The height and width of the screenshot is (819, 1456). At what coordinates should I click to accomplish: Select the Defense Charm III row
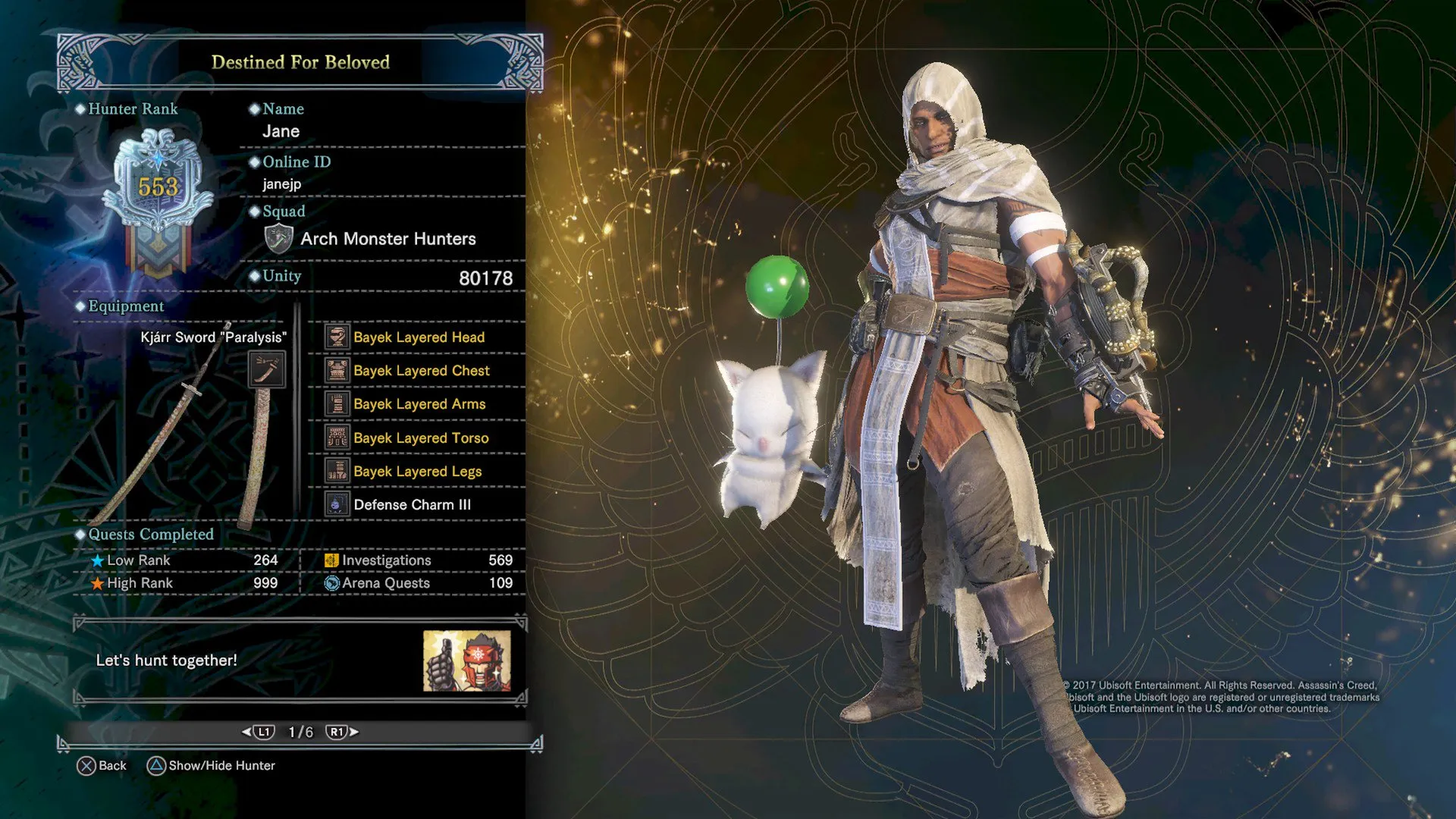pyautogui.click(x=411, y=505)
